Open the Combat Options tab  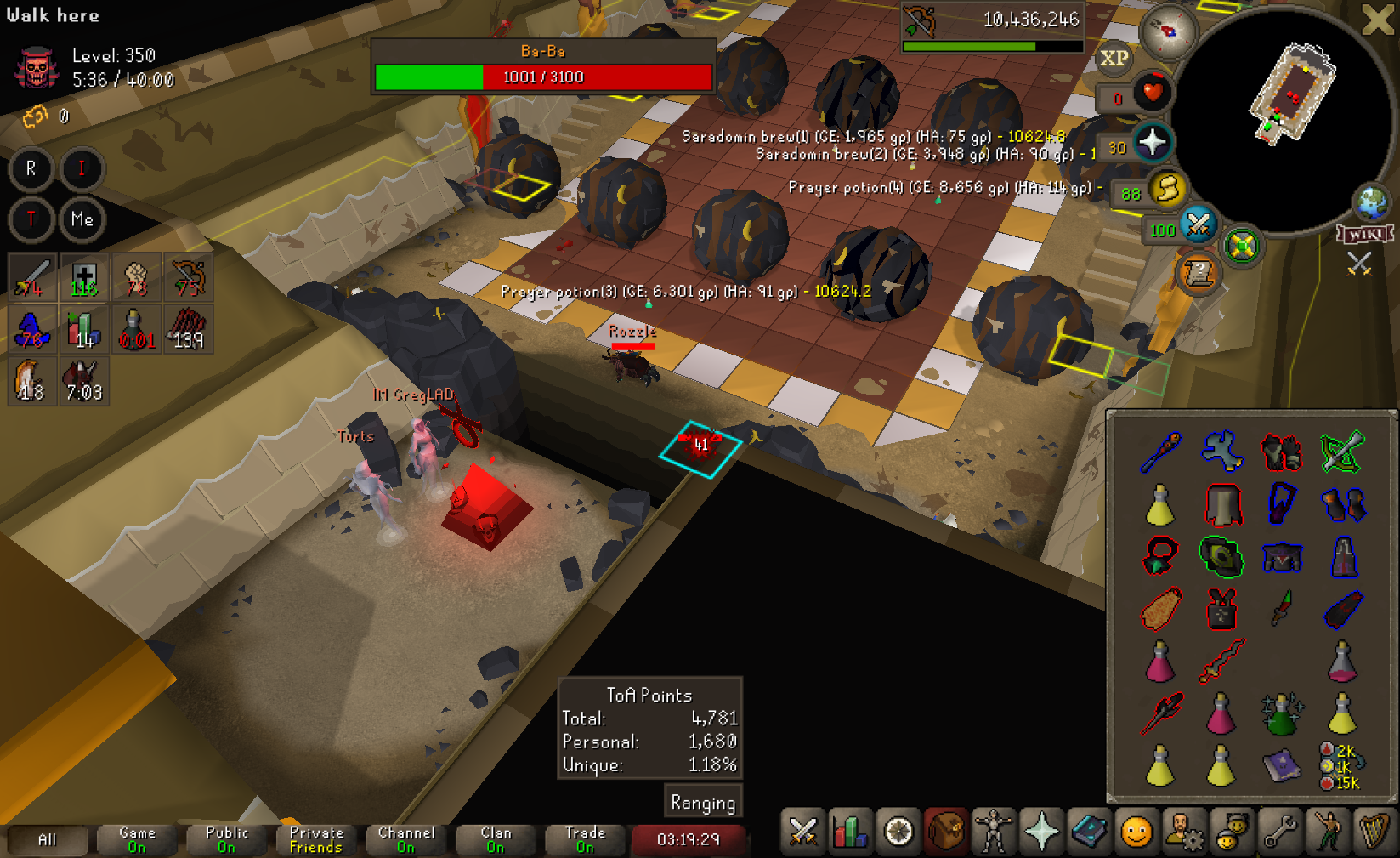point(802,832)
